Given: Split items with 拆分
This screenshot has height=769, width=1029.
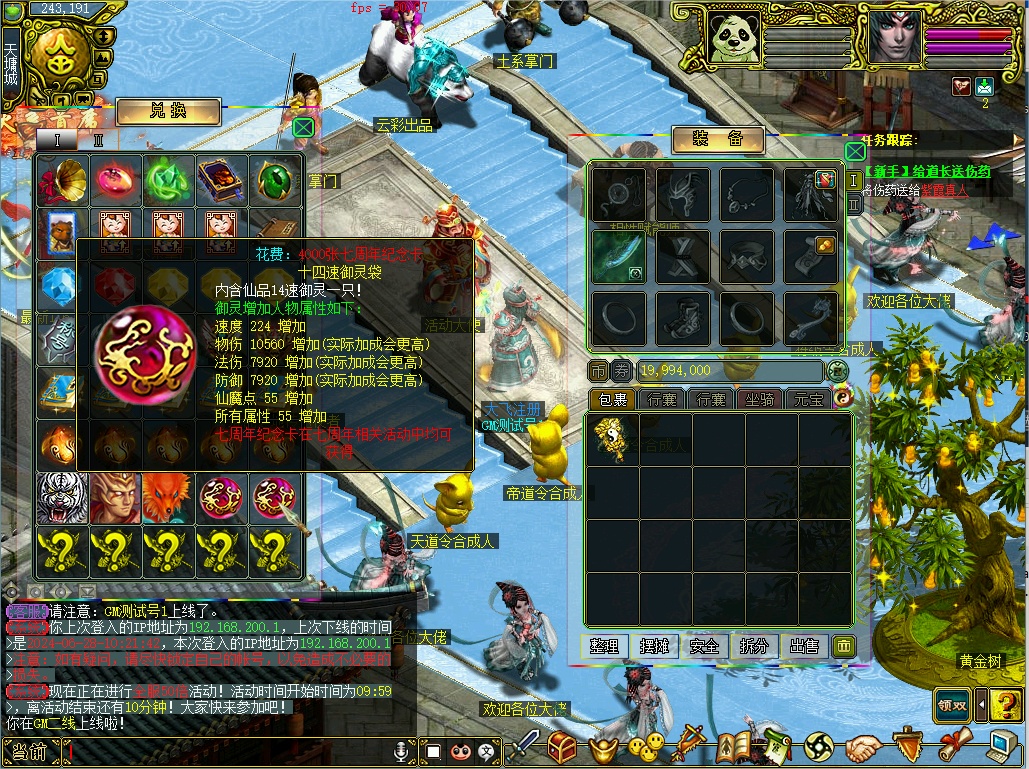Looking at the screenshot, I should click(754, 646).
